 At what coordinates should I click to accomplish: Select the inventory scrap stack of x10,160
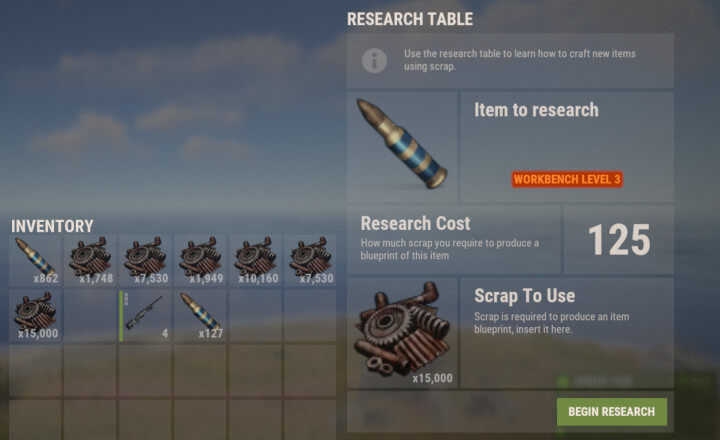coord(255,261)
